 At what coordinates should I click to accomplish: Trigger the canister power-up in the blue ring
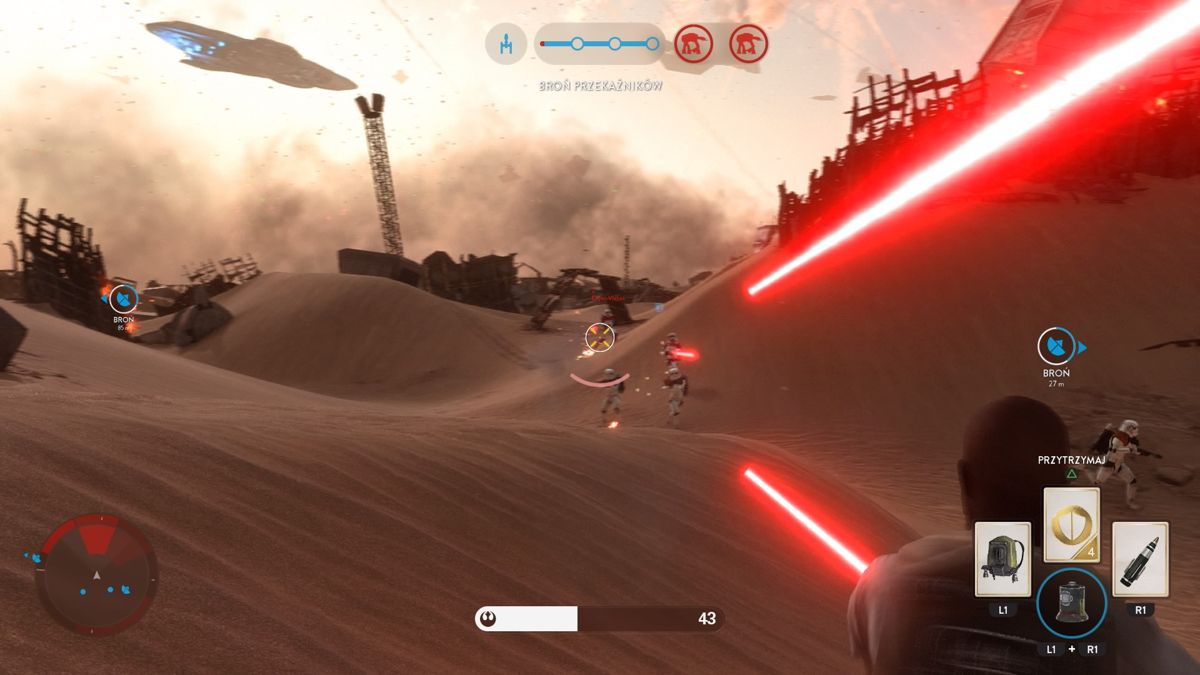tap(1071, 602)
